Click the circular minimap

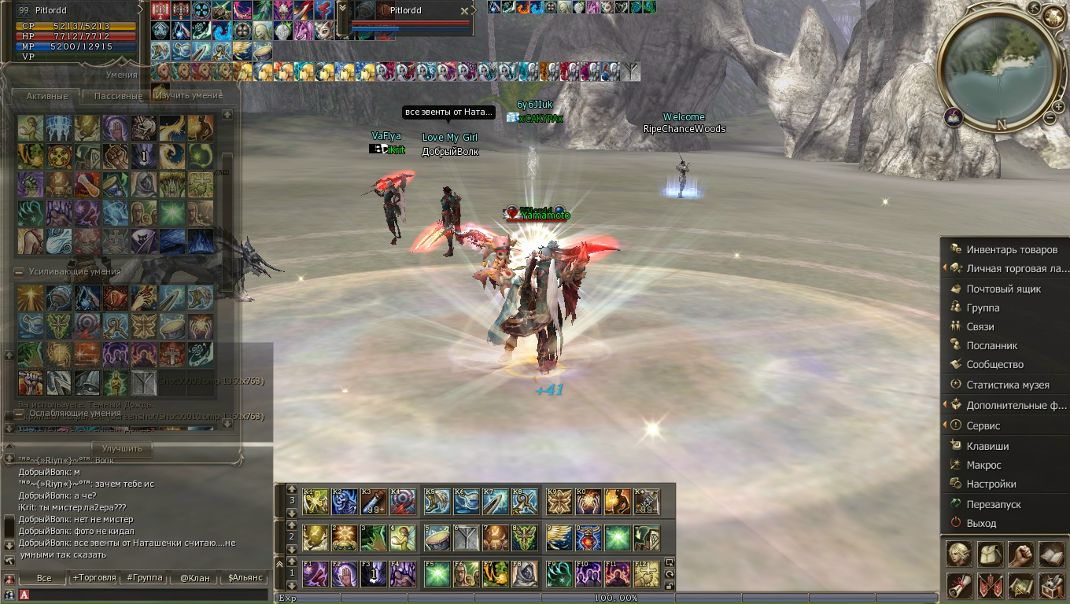(1001, 66)
